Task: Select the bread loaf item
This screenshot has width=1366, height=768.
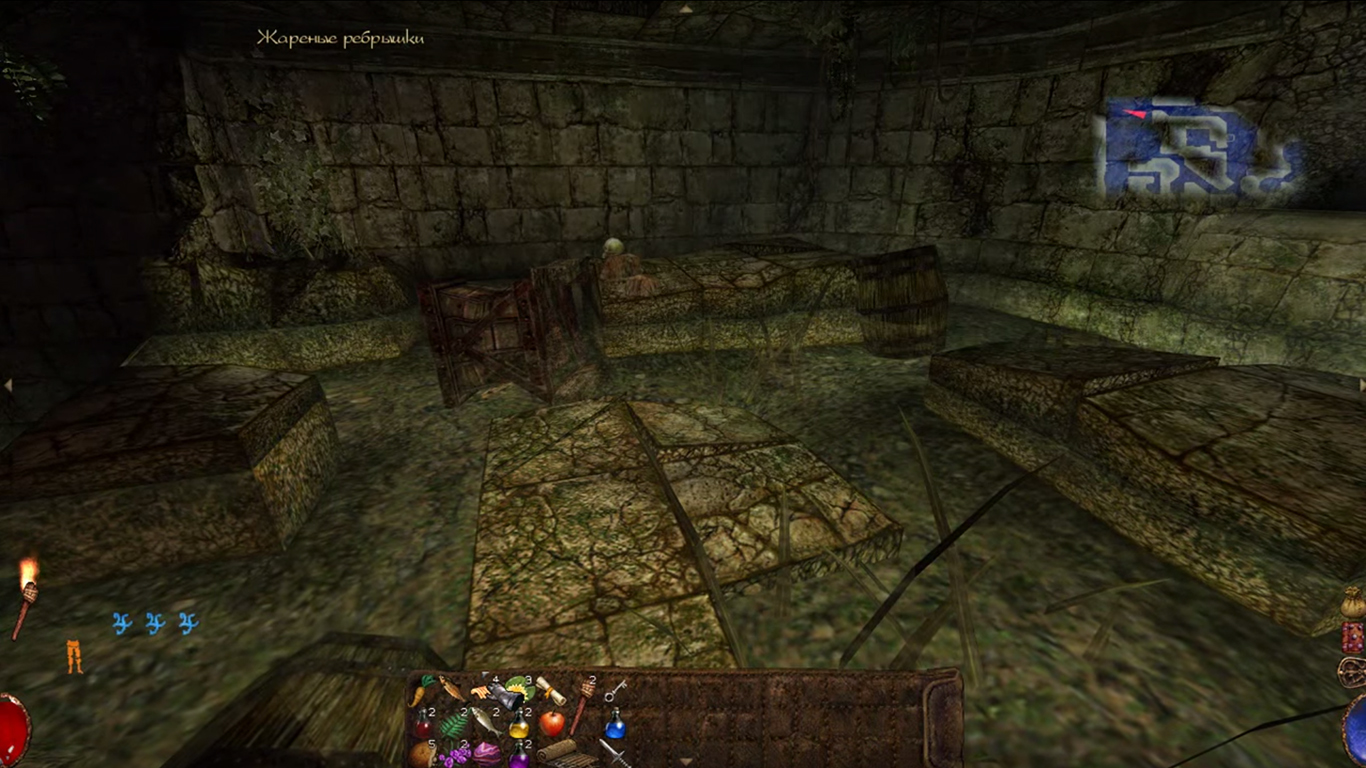Action: click(422, 753)
